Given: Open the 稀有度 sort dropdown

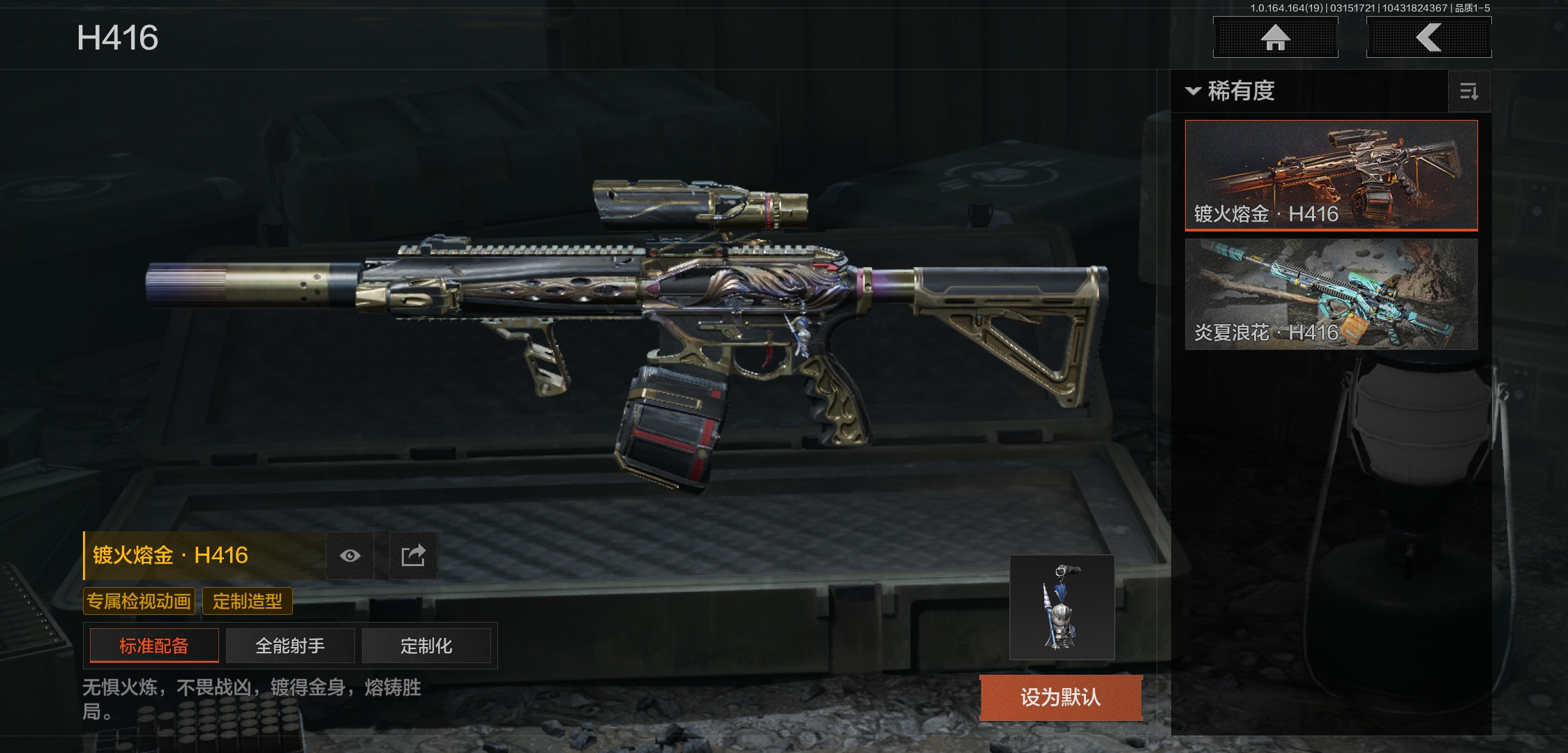Looking at the screenshot, I should coord(1231,91).
